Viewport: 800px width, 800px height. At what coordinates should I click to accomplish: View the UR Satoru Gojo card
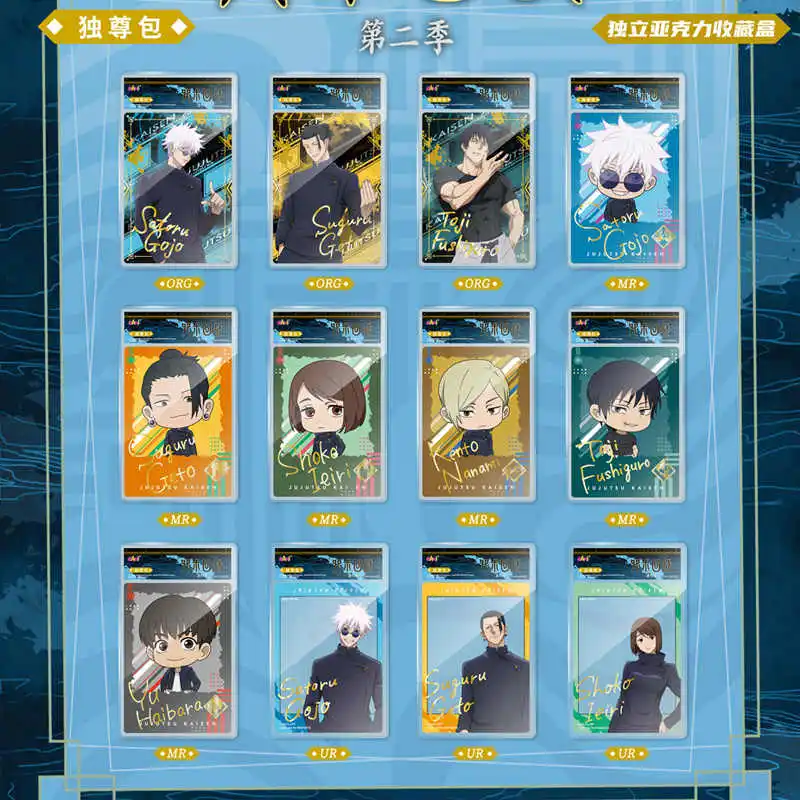point(328,641)
